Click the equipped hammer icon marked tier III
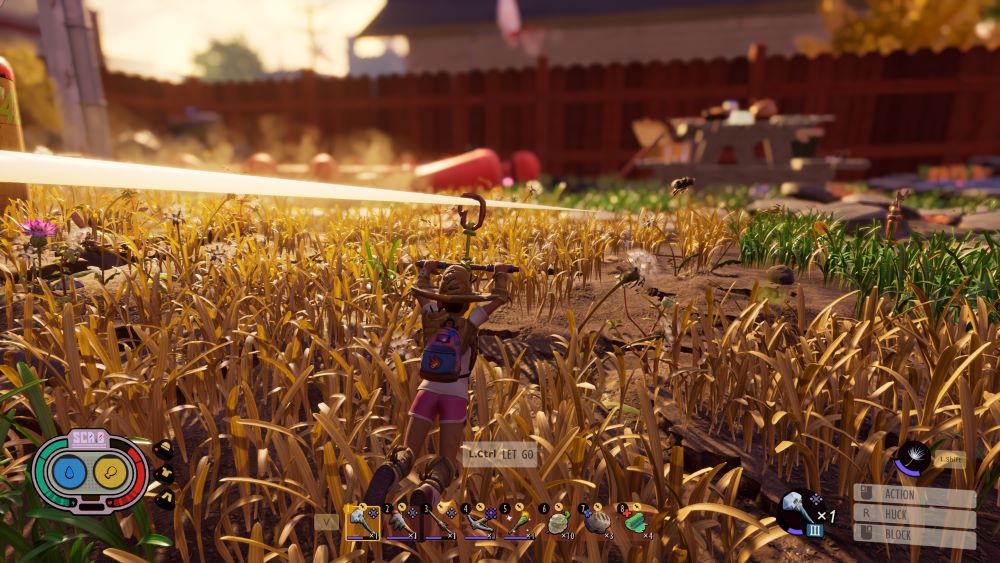This screenshot has width=1000, height=563. (801, 510)
